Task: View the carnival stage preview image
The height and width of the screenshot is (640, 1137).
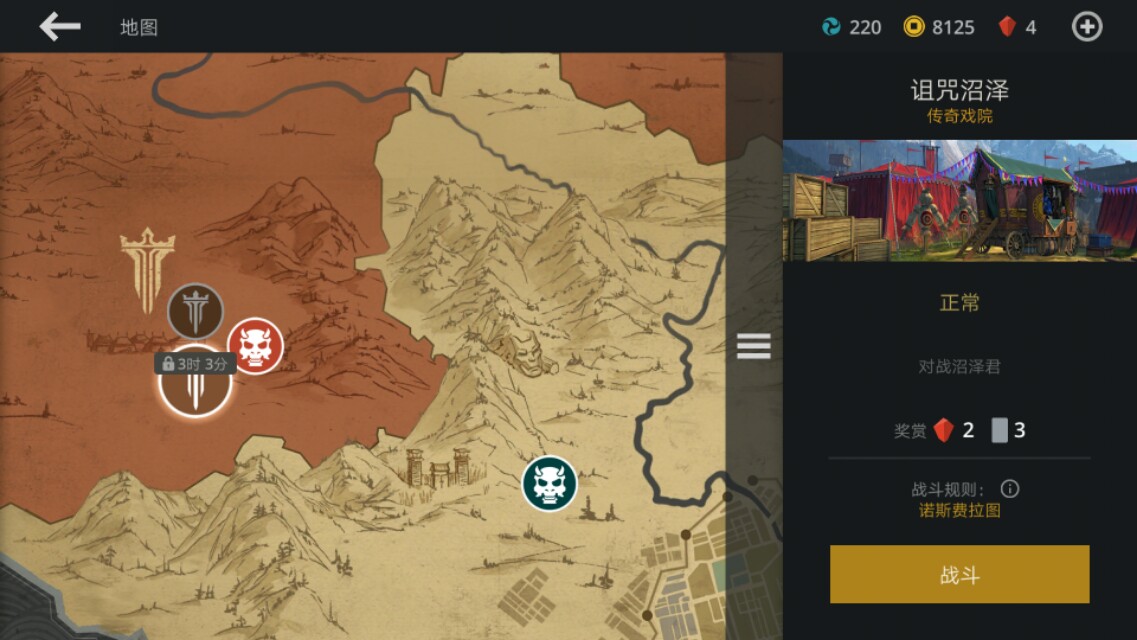Action: (959, 201)
